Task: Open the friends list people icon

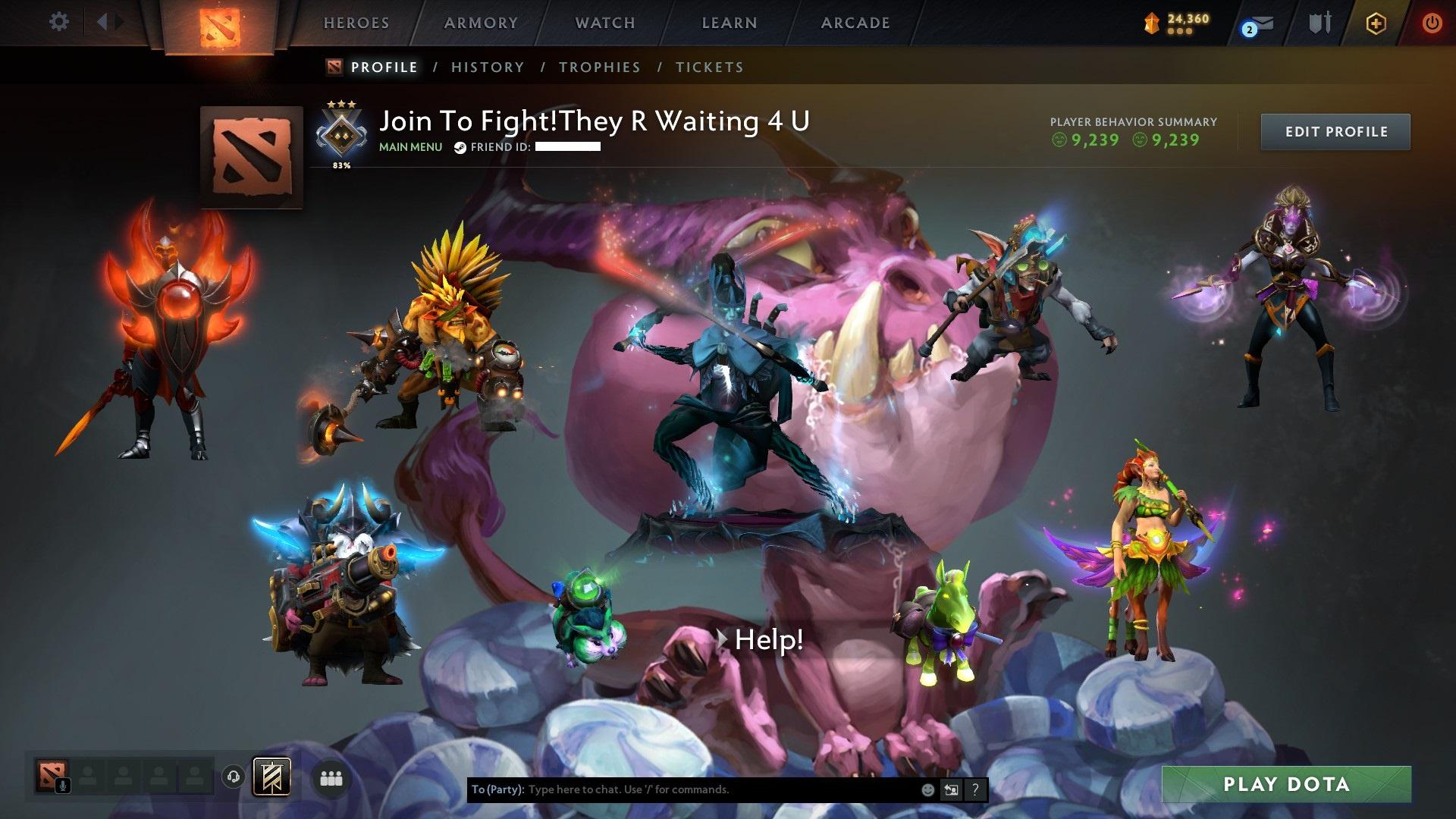Action: click(331, 777)
